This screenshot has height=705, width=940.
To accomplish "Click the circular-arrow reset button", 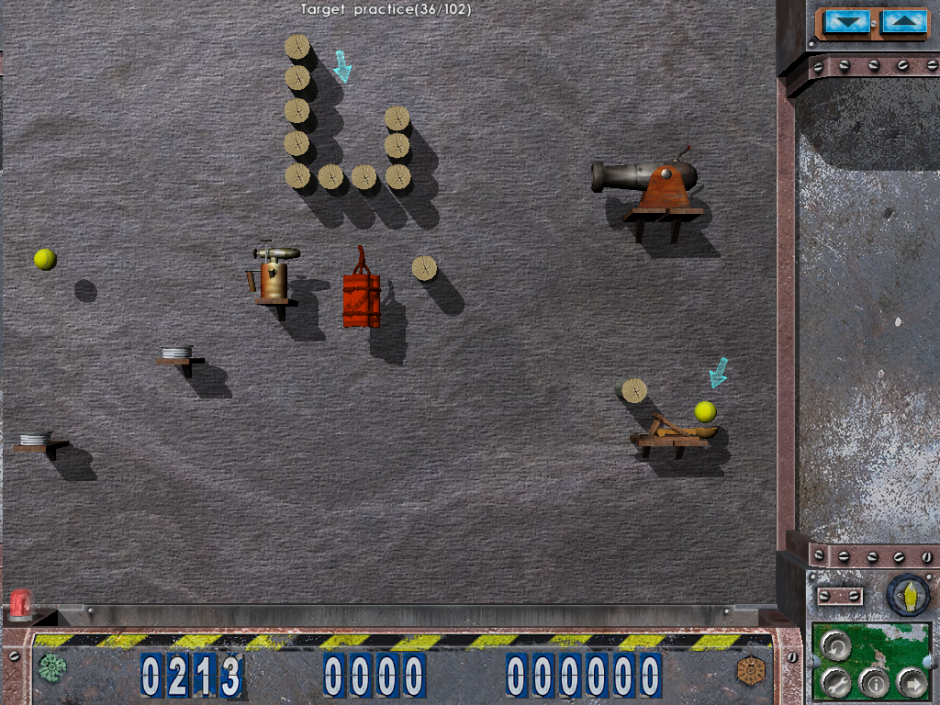I will click(x=836, y=647).
